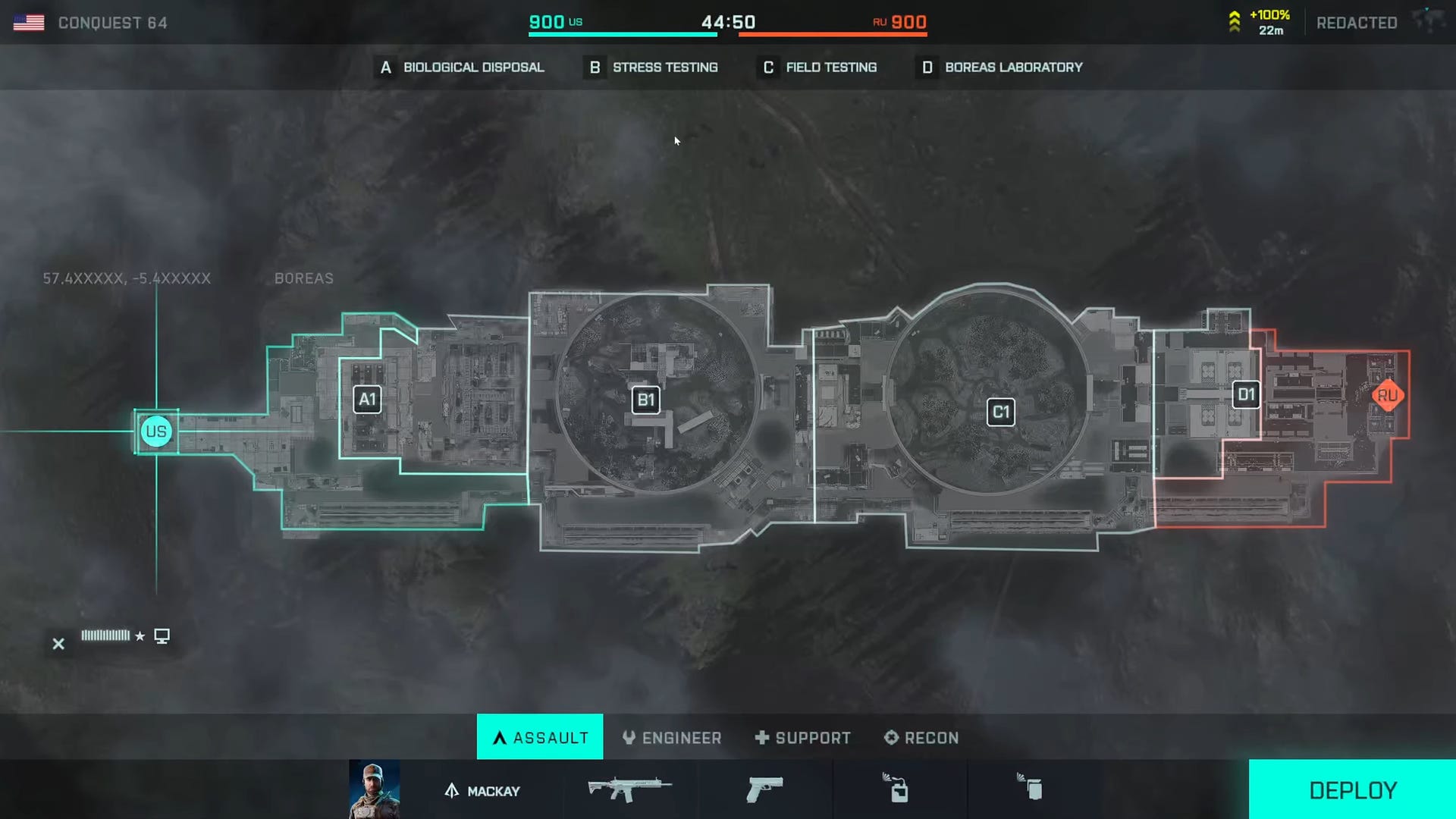Open the grenade throwable slot
The height and width of the screenshot is (819, 1456).
[1030, 789]
